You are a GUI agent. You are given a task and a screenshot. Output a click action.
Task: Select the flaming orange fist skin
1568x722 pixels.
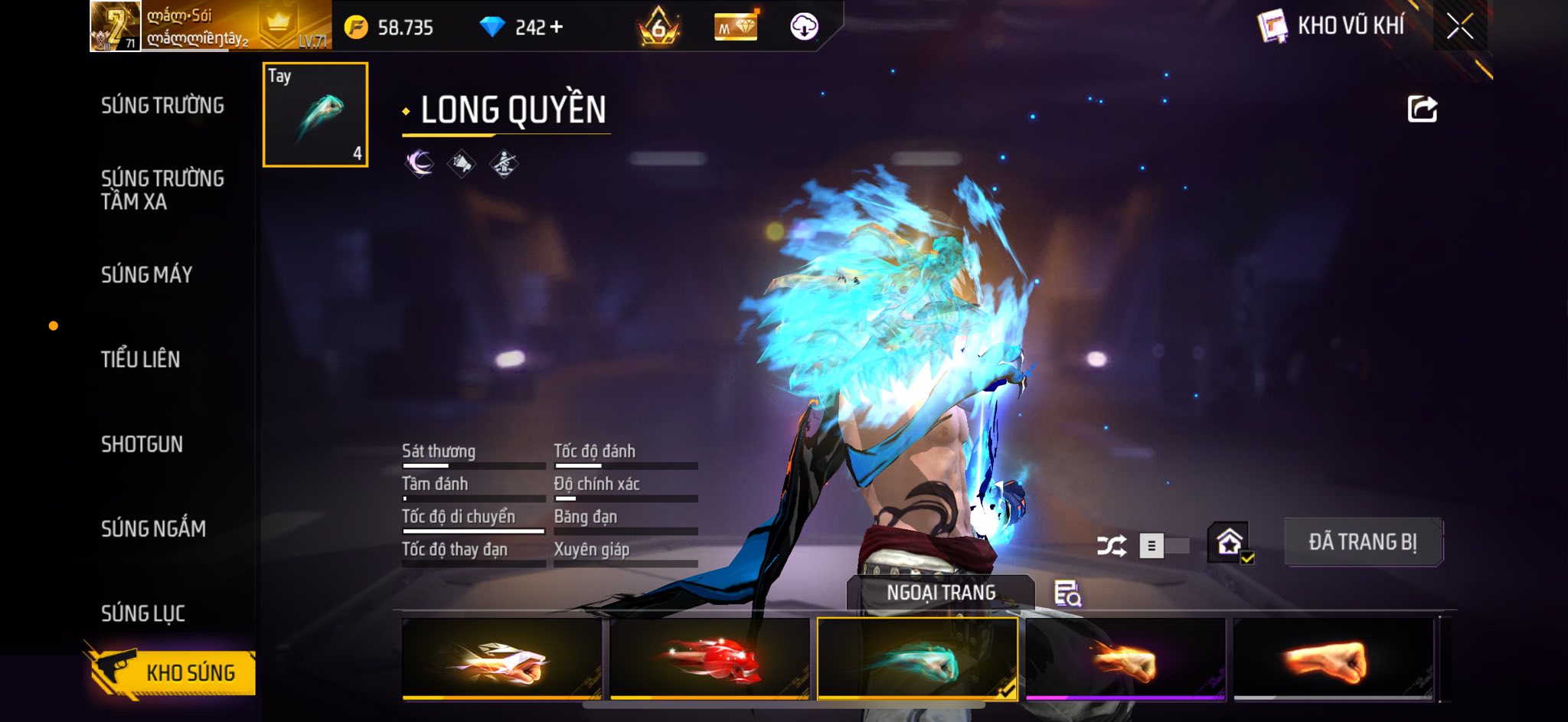1125,659
